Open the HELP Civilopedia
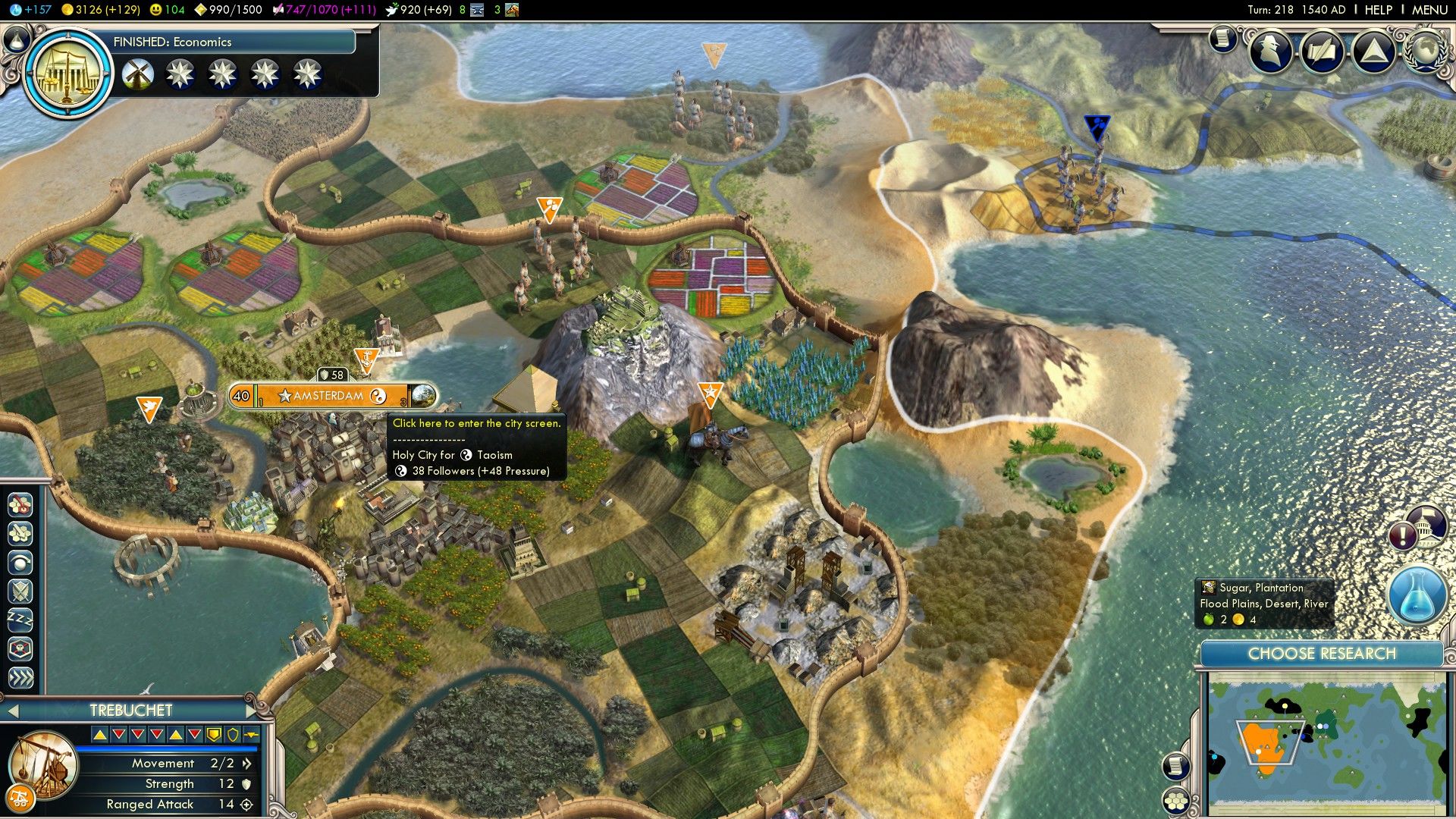Screen dimensions: 1456x819 point(1378,10)
